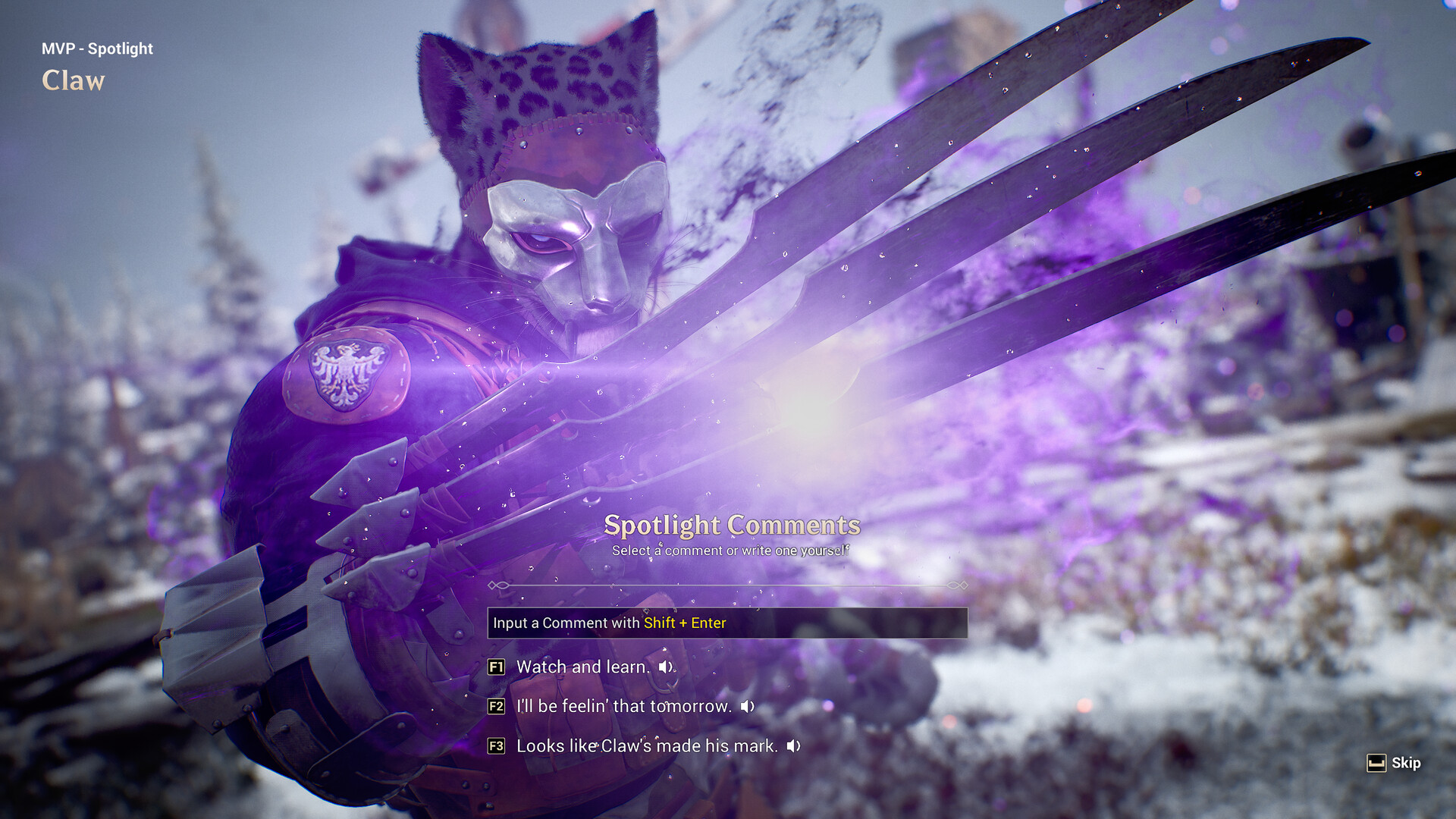Click the comment input field
The width and height of the screenshot is (1456, 819).
pos(726,623)
